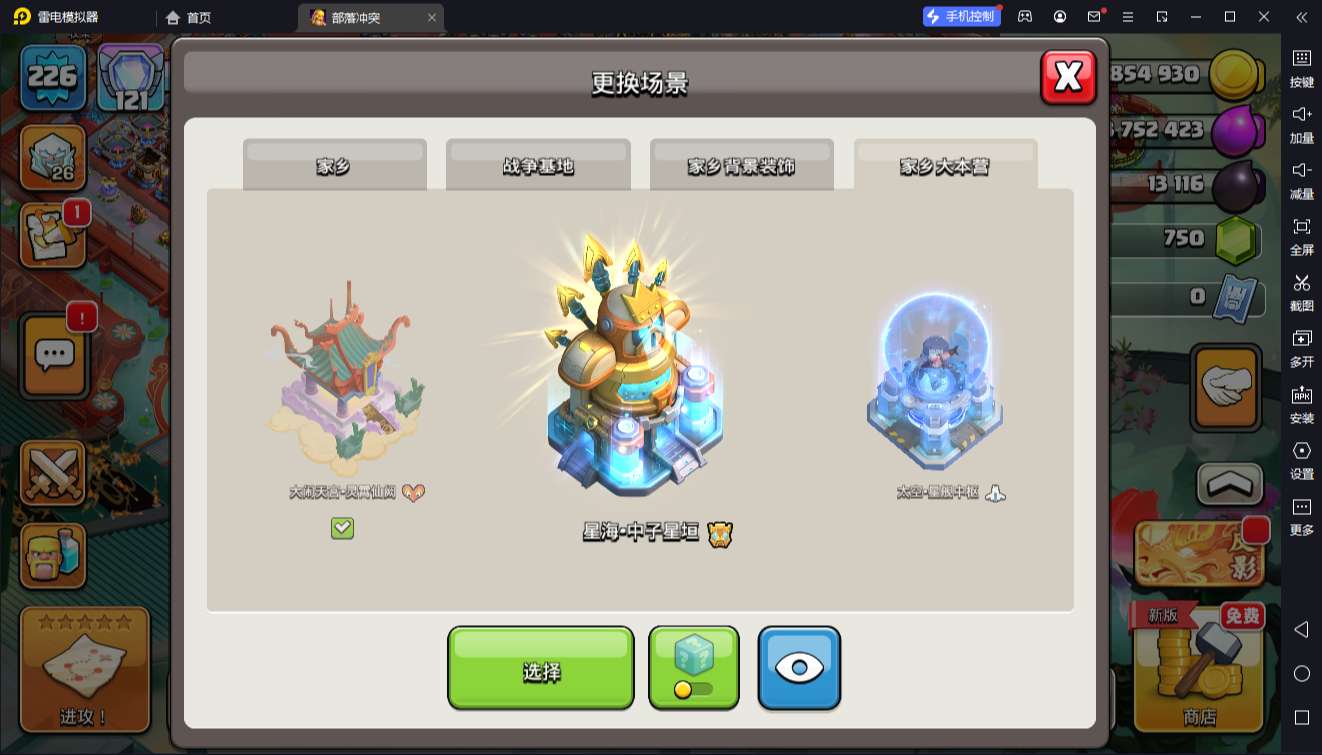The height and width of the screenshot is (755, 1322).
Task: Pick the blue space-dome town hall skin
Action: 934,385
